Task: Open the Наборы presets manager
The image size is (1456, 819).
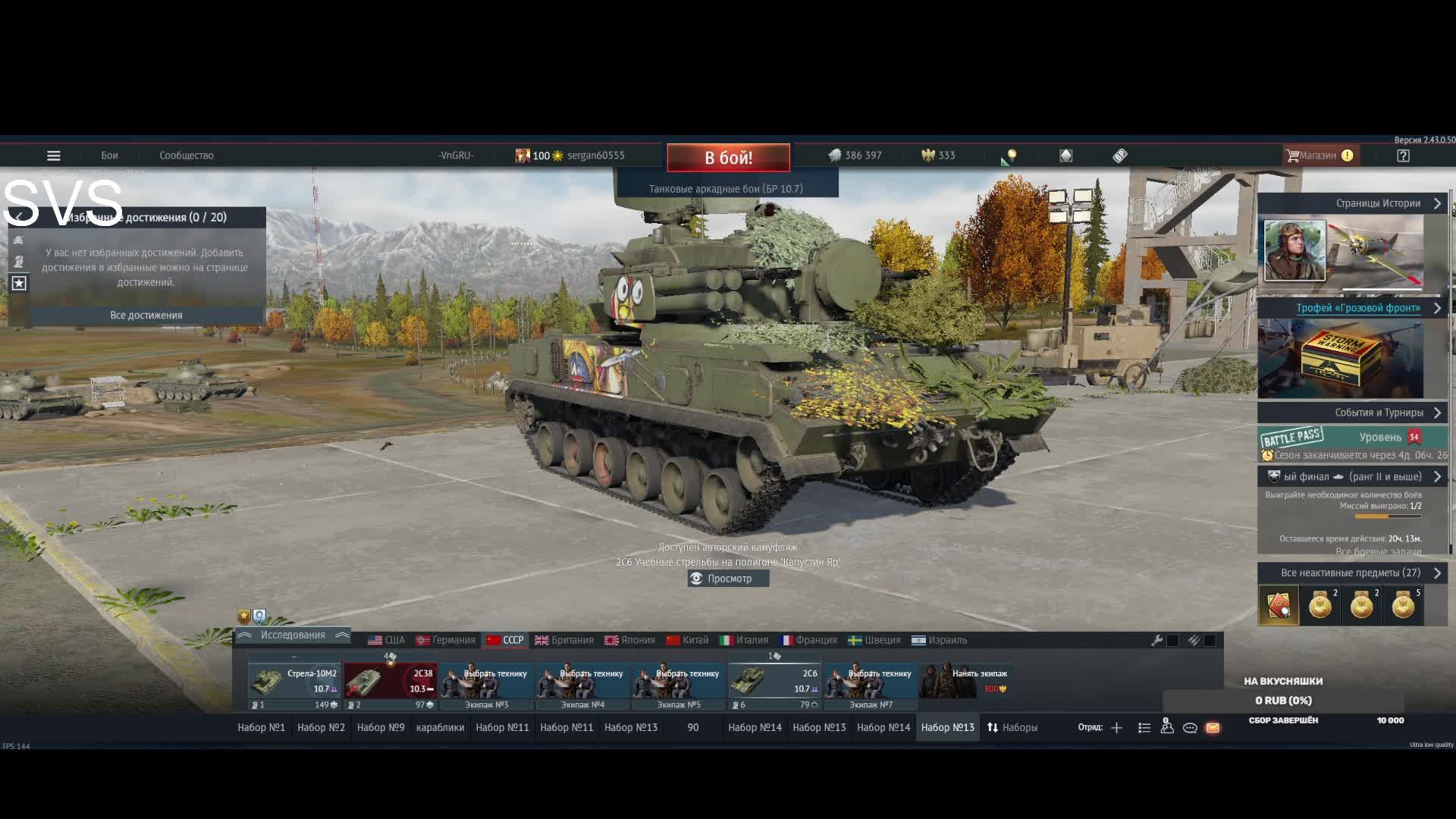Action: (x=1012, y=727)
